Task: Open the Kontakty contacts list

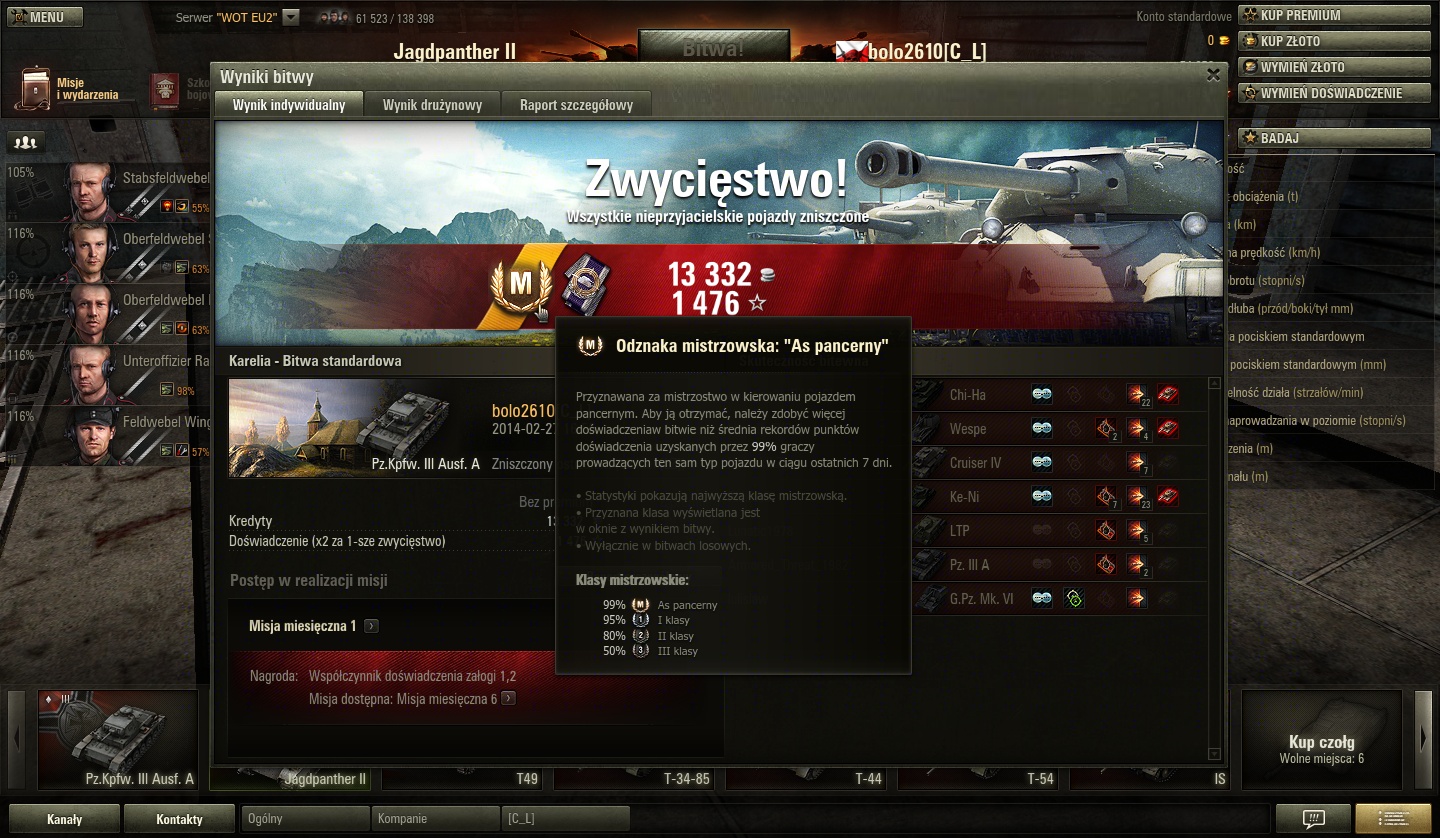Action: [x=179, y=819]
